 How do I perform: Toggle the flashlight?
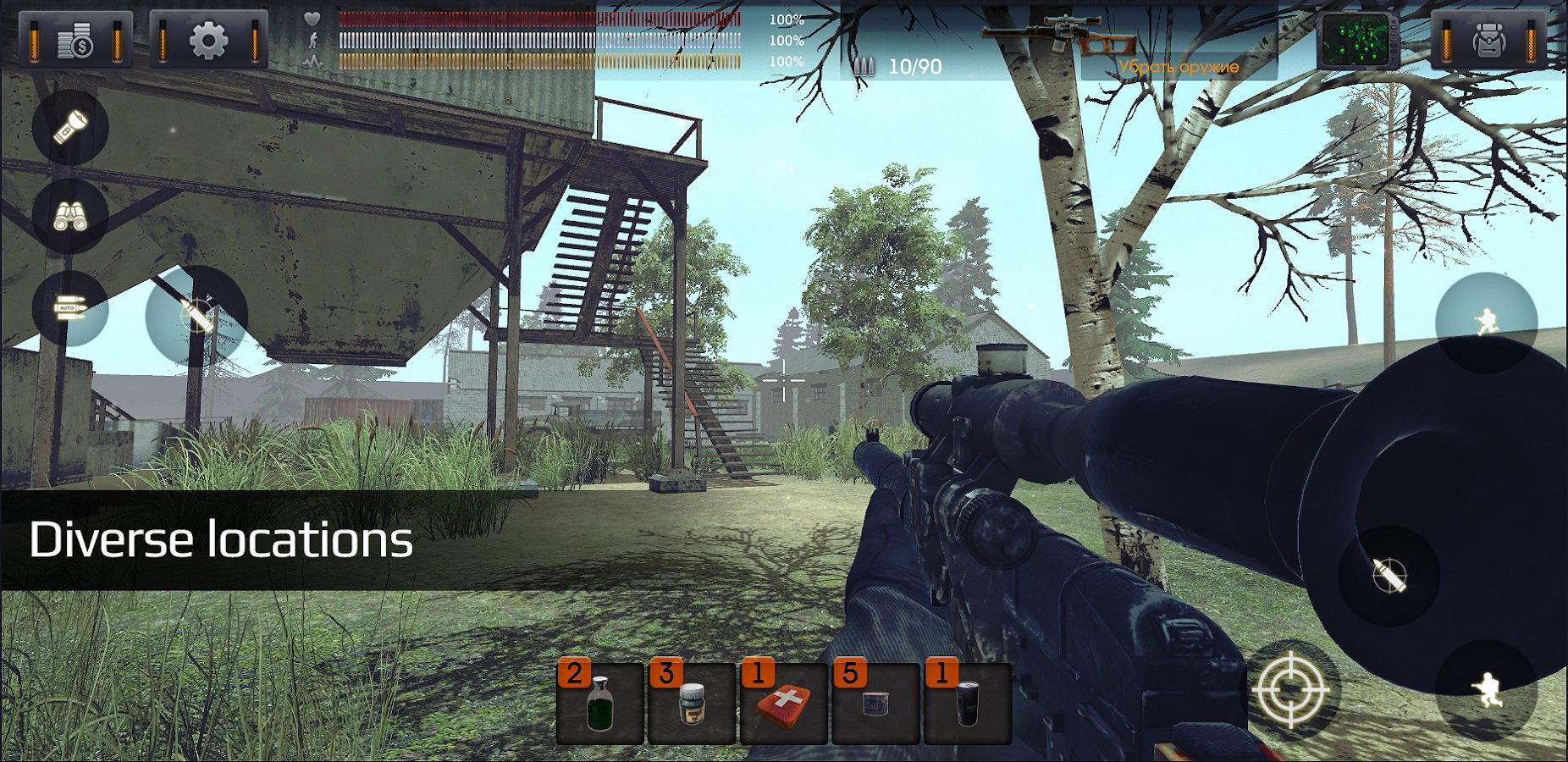pos(70,127)
